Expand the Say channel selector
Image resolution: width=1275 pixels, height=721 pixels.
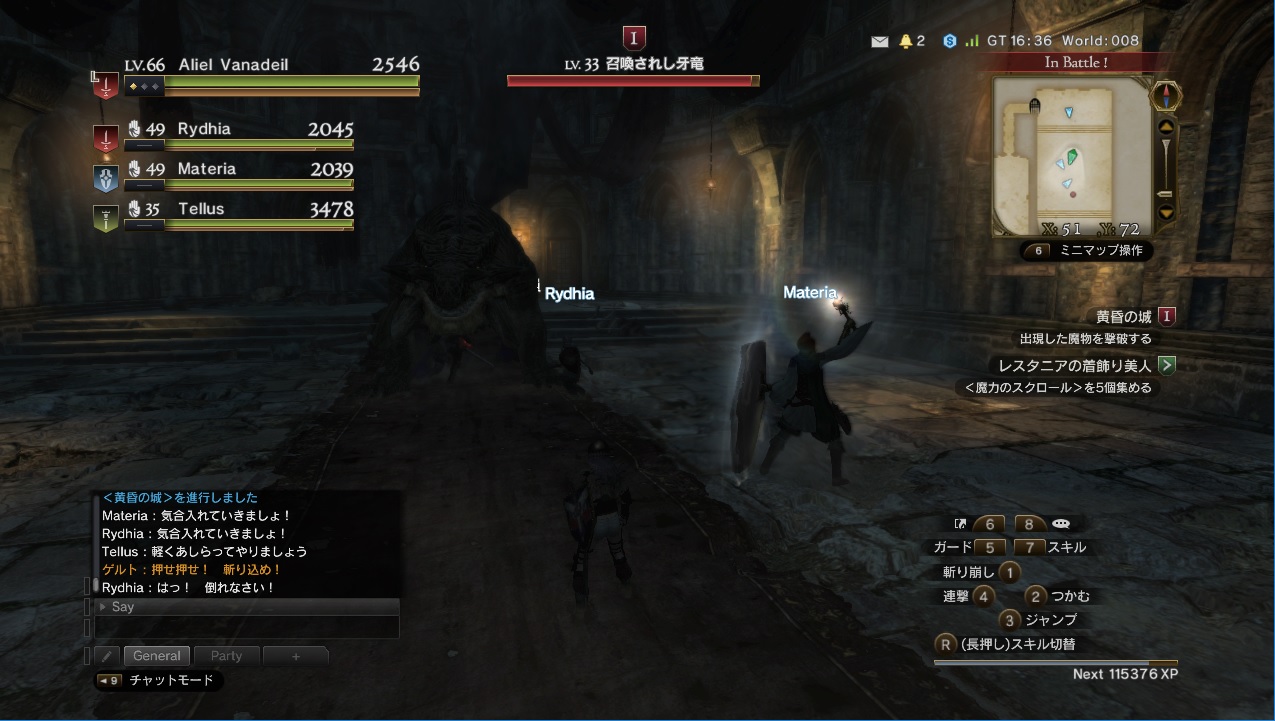tap(103, 607)
